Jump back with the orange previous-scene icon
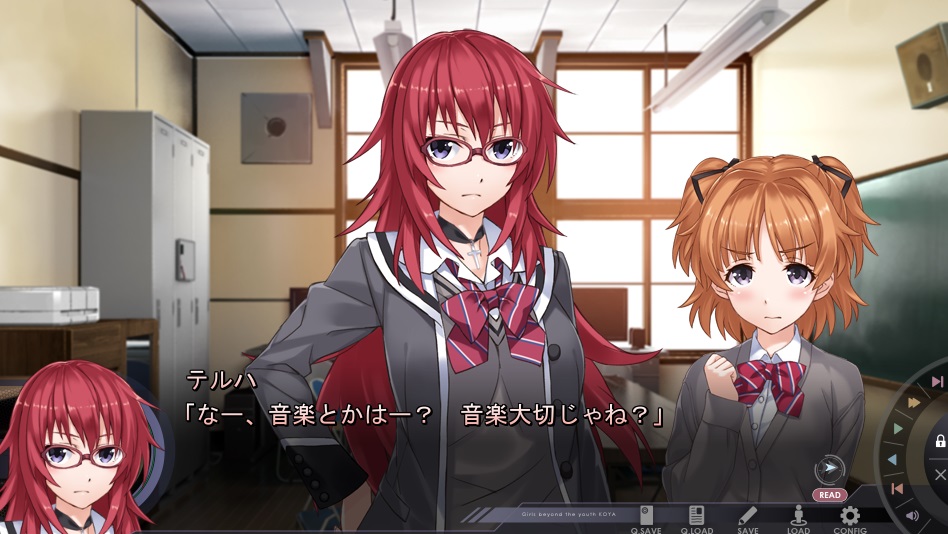948x534 pixels. [x=897, y=488]
